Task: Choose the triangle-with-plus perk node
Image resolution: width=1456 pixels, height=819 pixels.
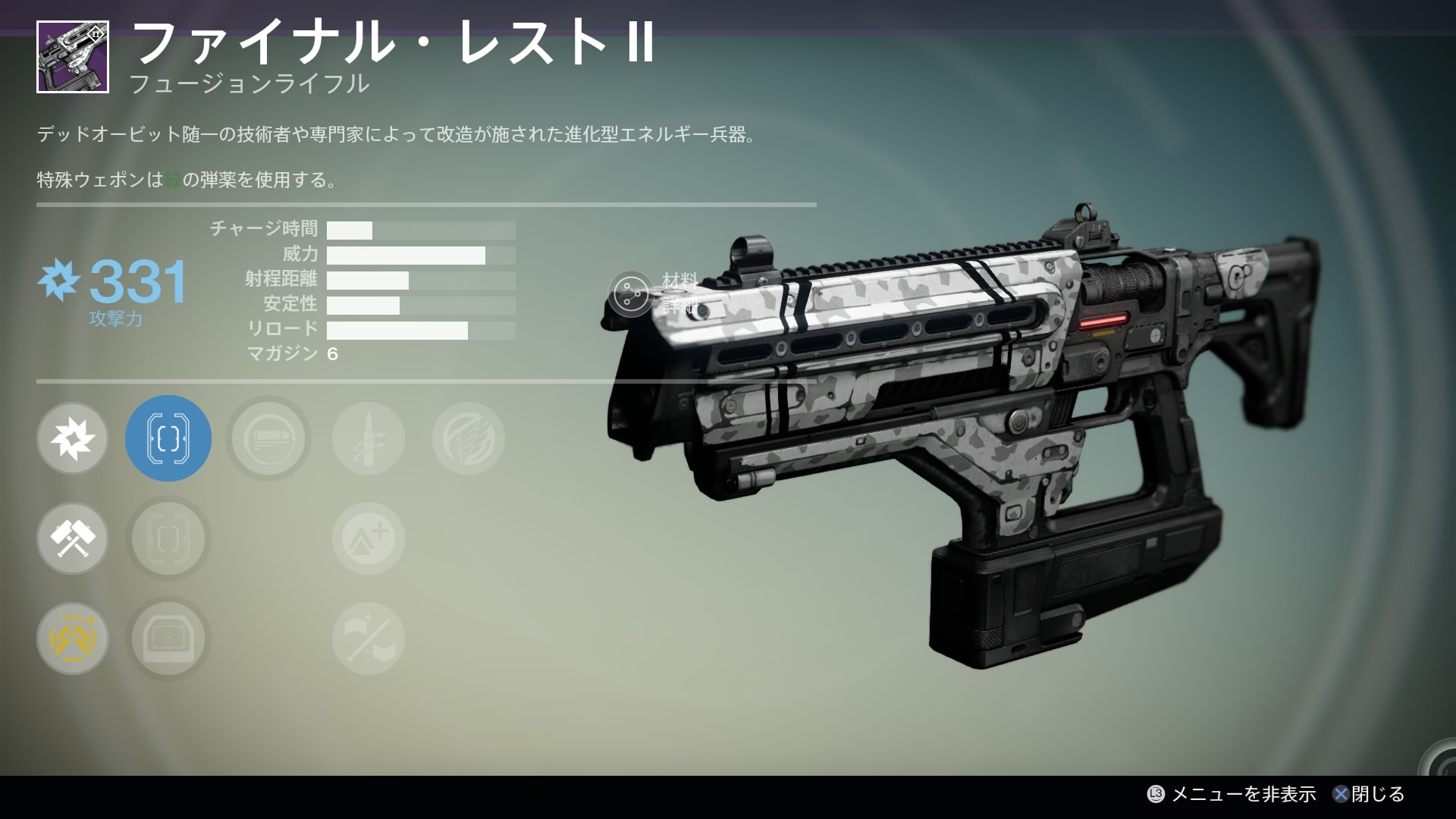Action: point(369,538)
